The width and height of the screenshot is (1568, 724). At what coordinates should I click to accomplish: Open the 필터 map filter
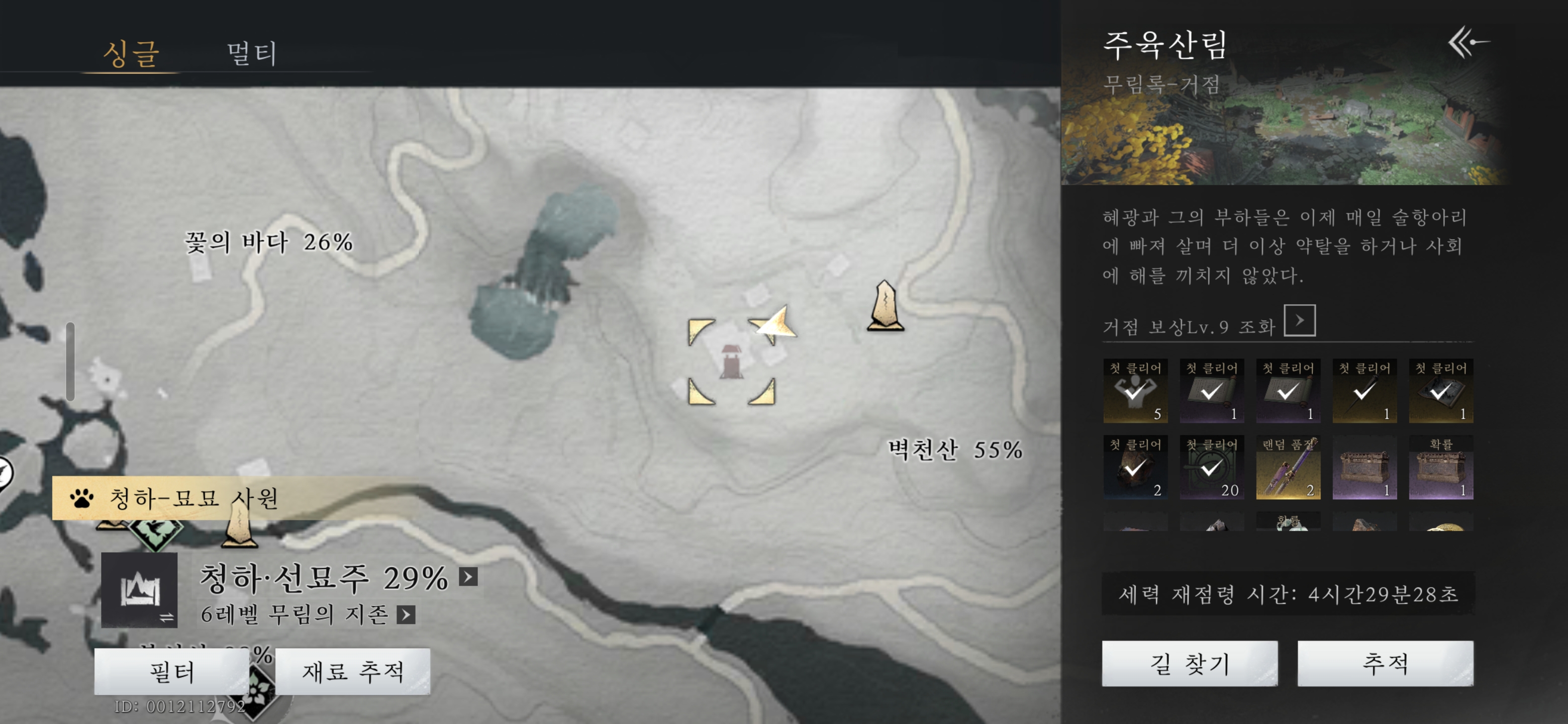(172, 672)
